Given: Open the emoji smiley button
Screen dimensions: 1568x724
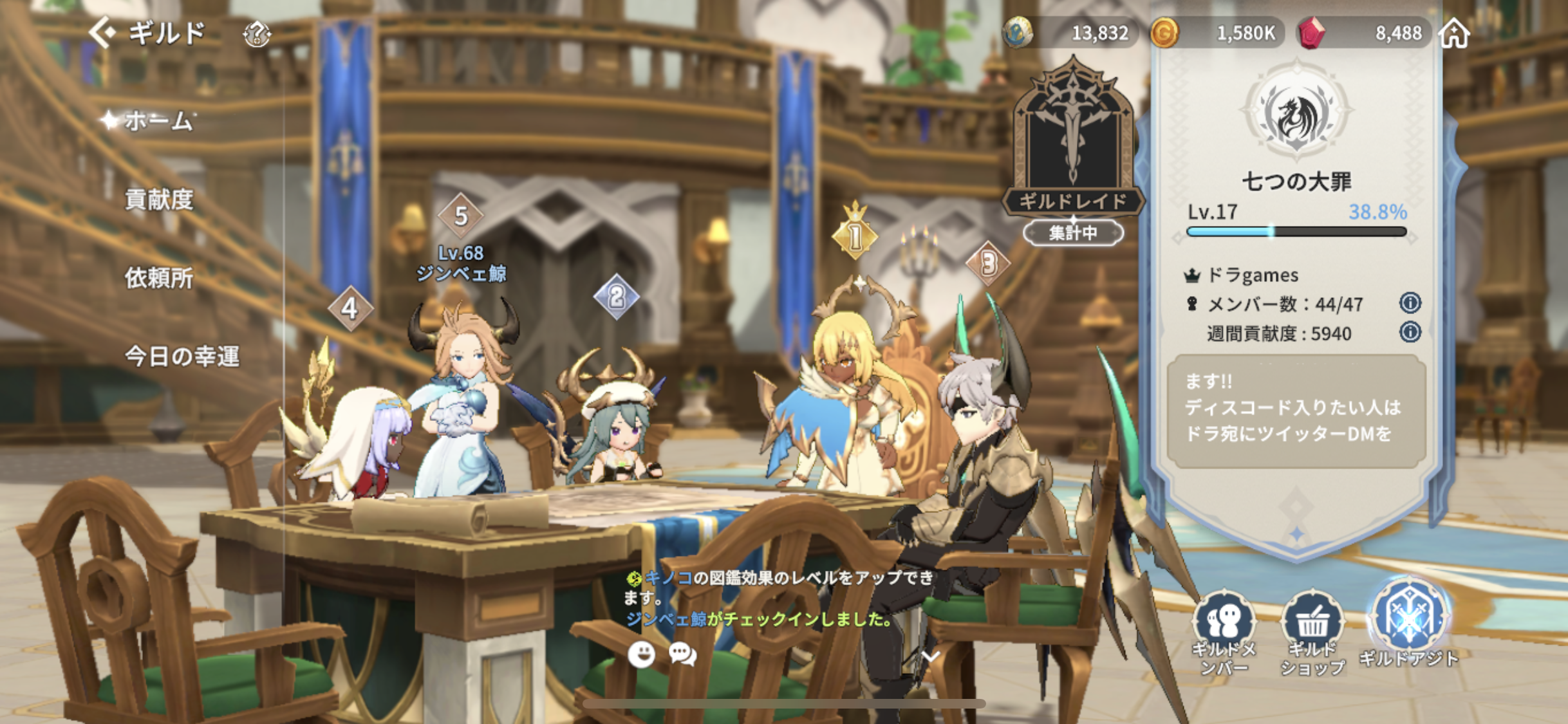Looking at the screenshot, I should click(x=641, y=654).
